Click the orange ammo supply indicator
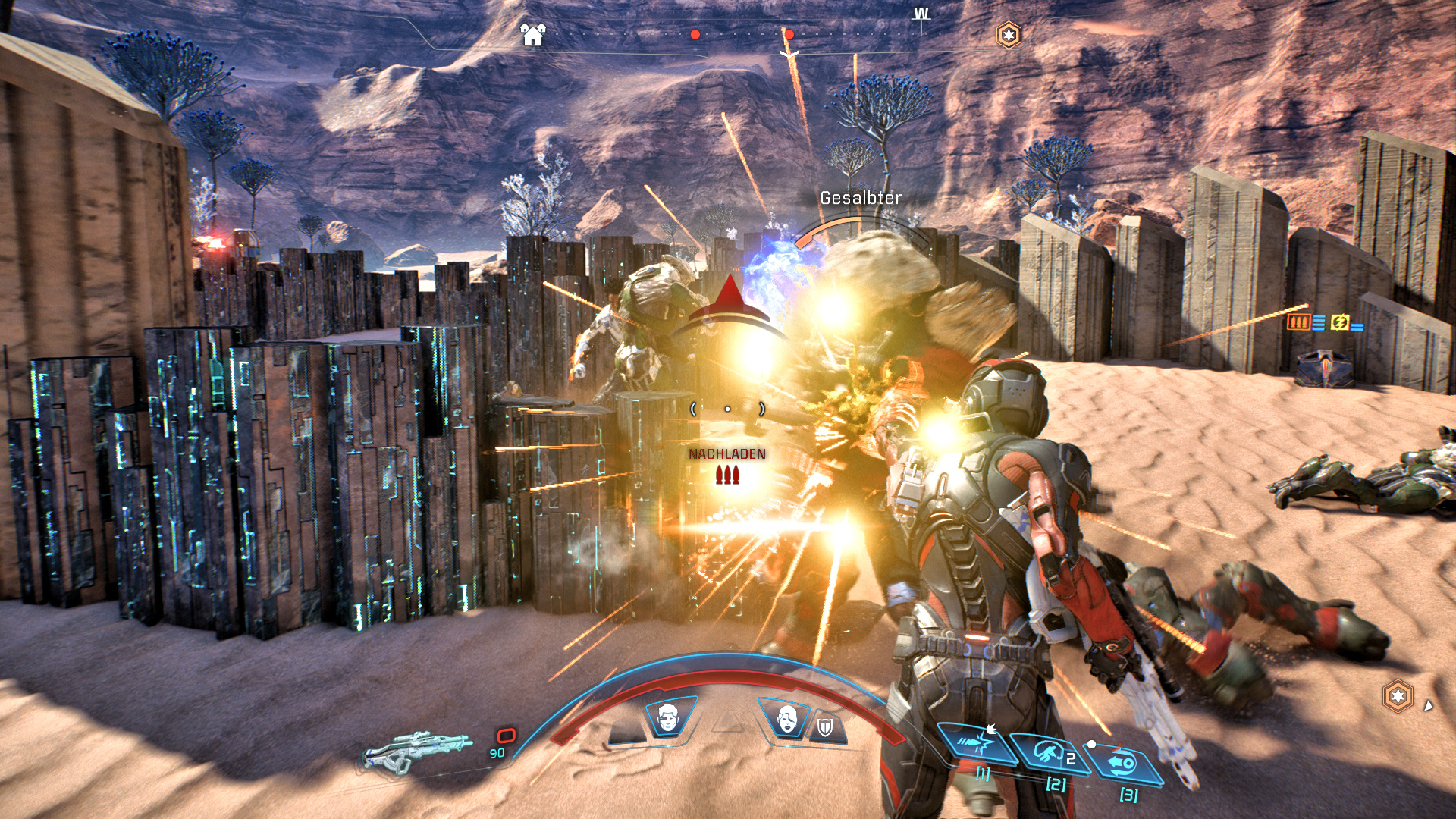The height and width of the screenshot is (819, 1456). [1298, 322]
